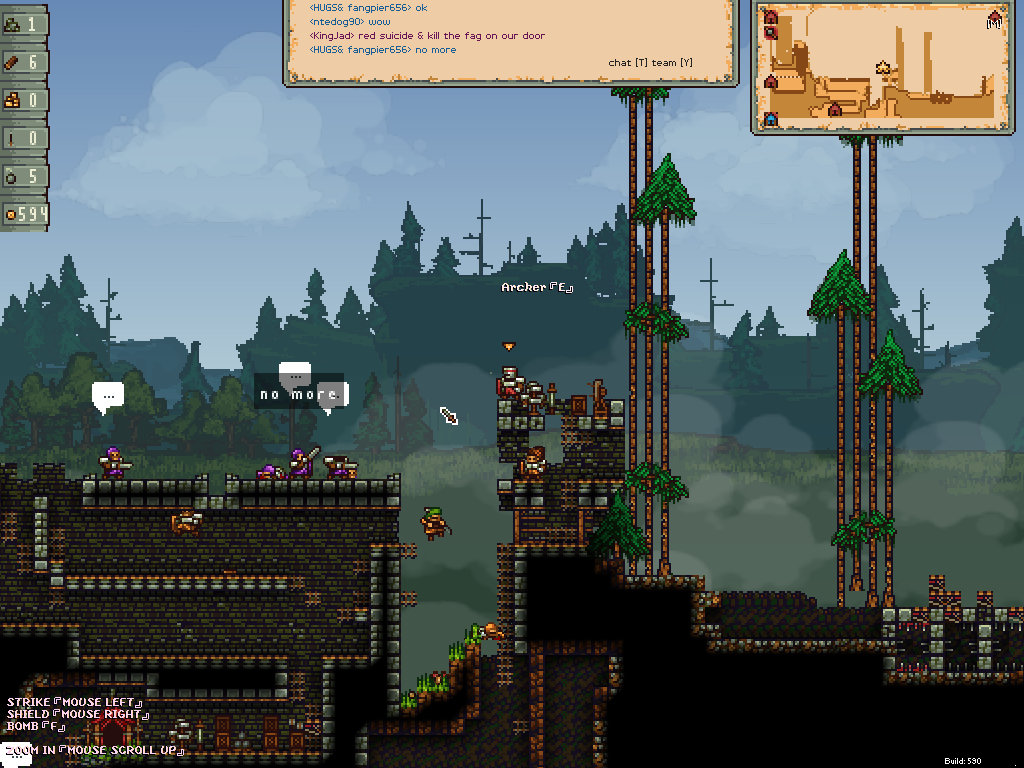
Task: Select the arrows inventory slot
Action: tap(24, 138)
